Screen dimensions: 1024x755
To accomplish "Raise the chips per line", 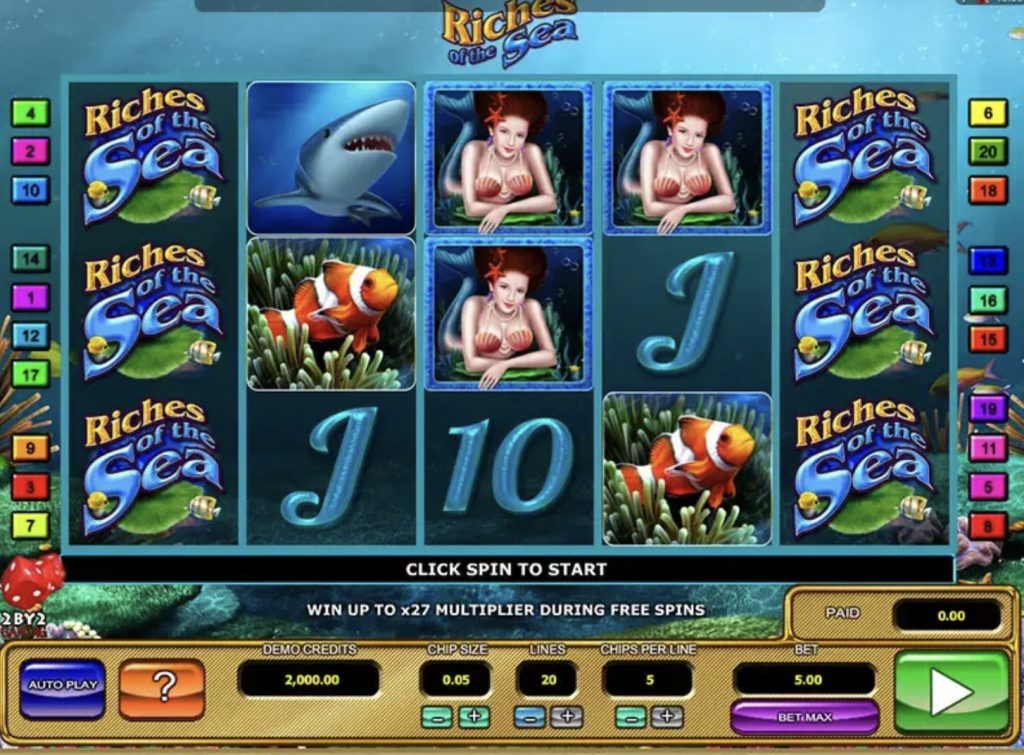I will pos(666,717).
